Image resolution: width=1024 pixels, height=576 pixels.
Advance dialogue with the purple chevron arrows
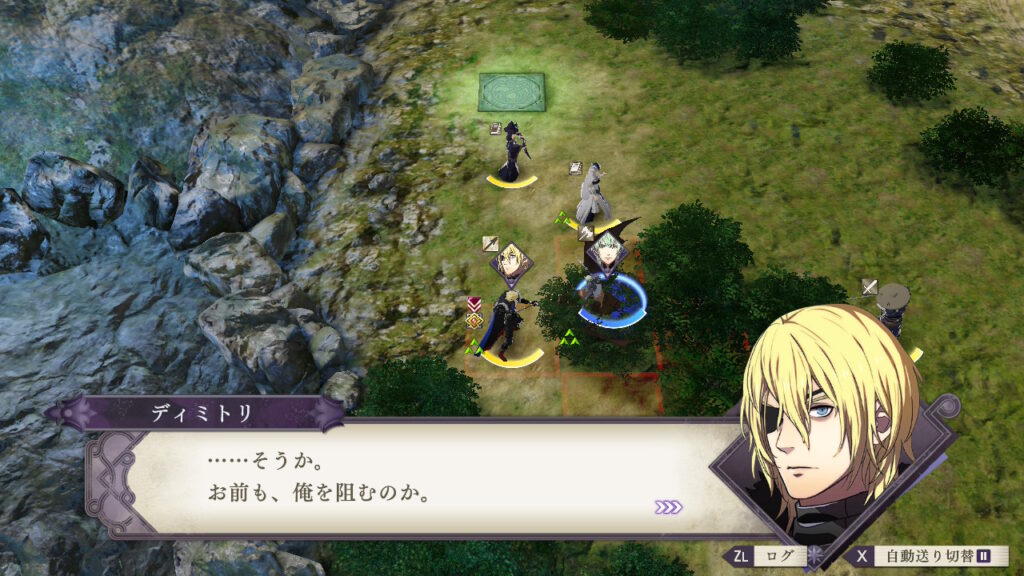tap(668, 507)
